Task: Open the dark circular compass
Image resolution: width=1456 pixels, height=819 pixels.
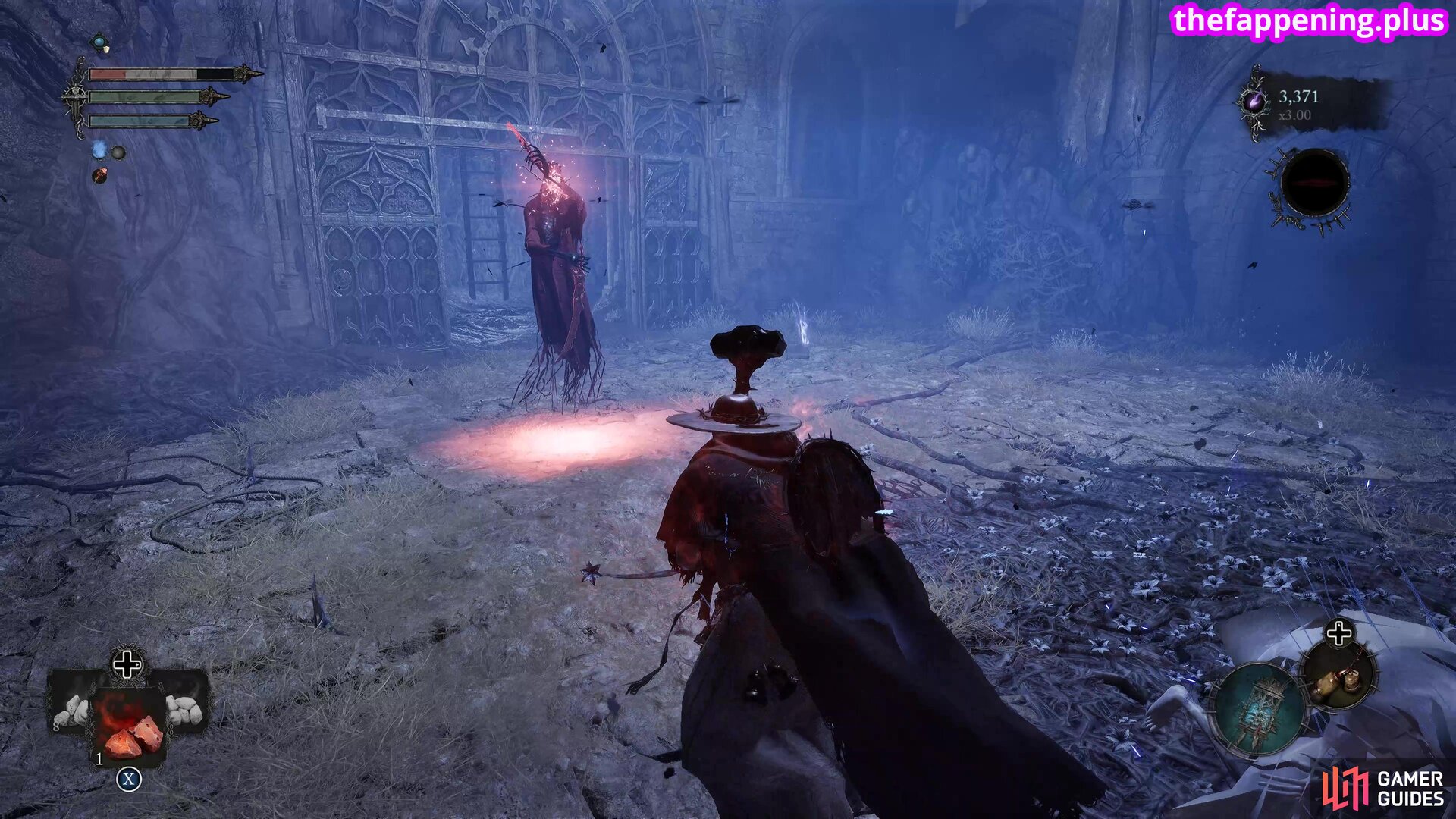Action: [x=1313, y=184]
